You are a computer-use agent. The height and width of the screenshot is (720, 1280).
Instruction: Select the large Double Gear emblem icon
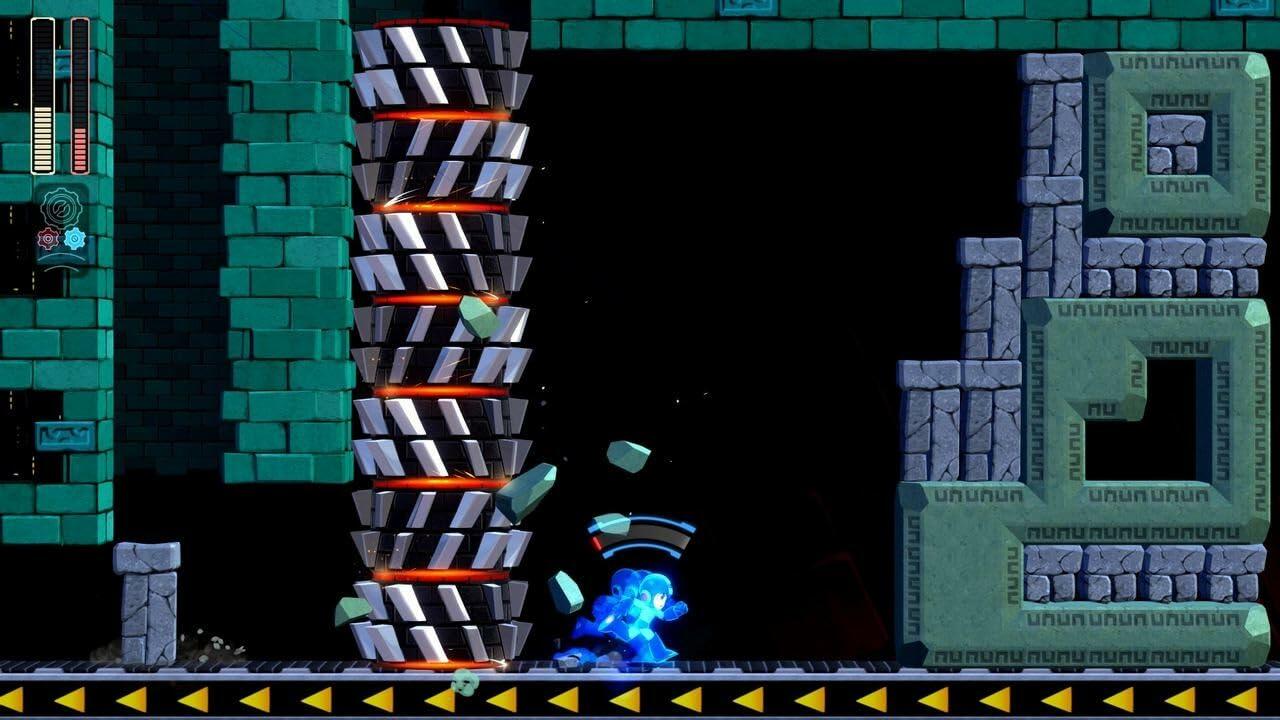[x=61, y=207]
